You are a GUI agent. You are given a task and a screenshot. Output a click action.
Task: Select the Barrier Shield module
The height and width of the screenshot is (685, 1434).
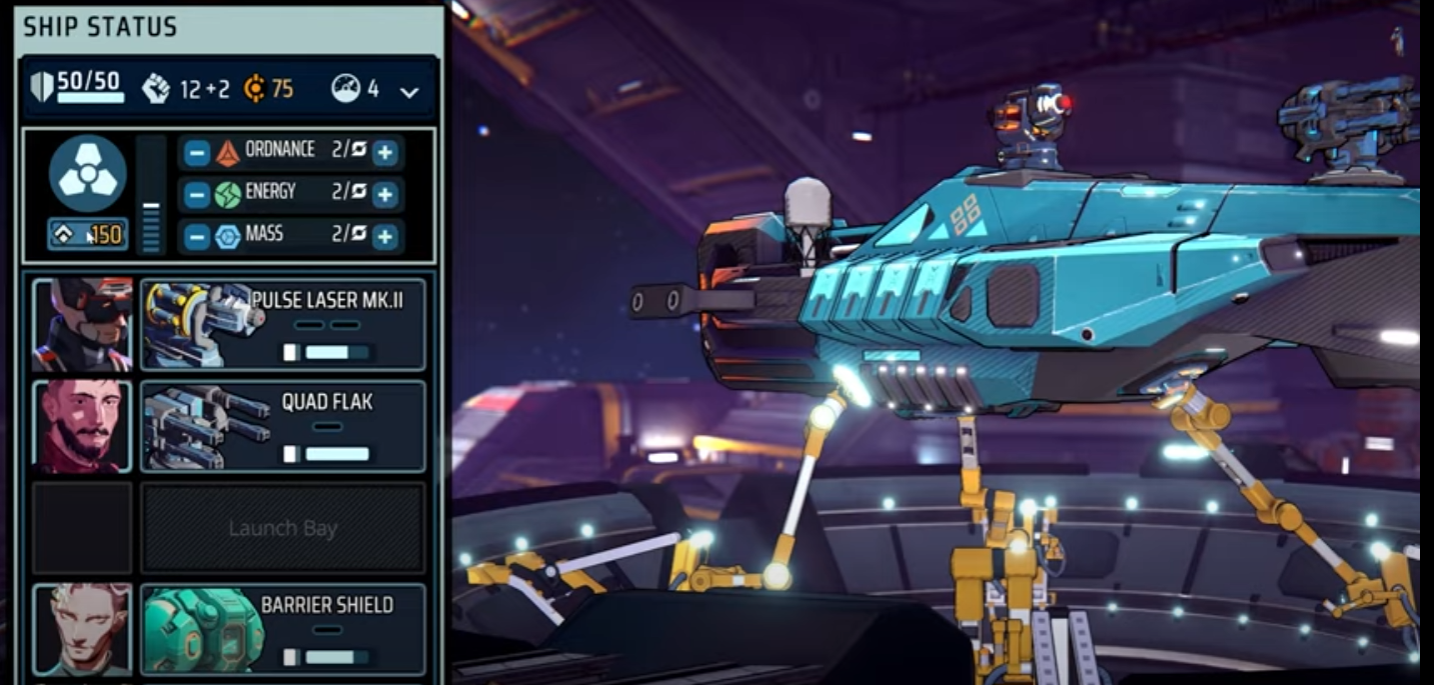click(283, 630)
